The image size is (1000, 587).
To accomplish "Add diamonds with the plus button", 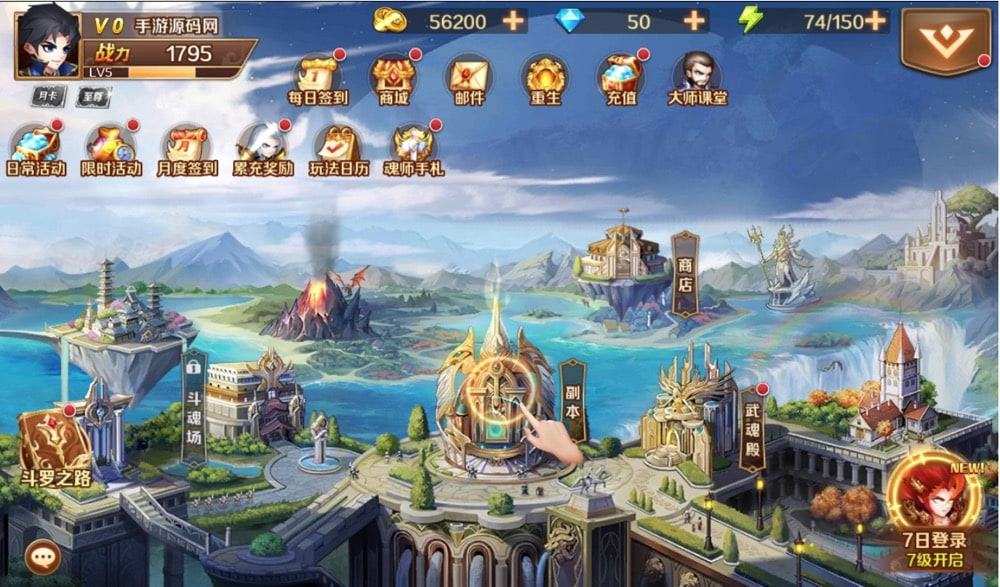I will click(x=694, y=21).
